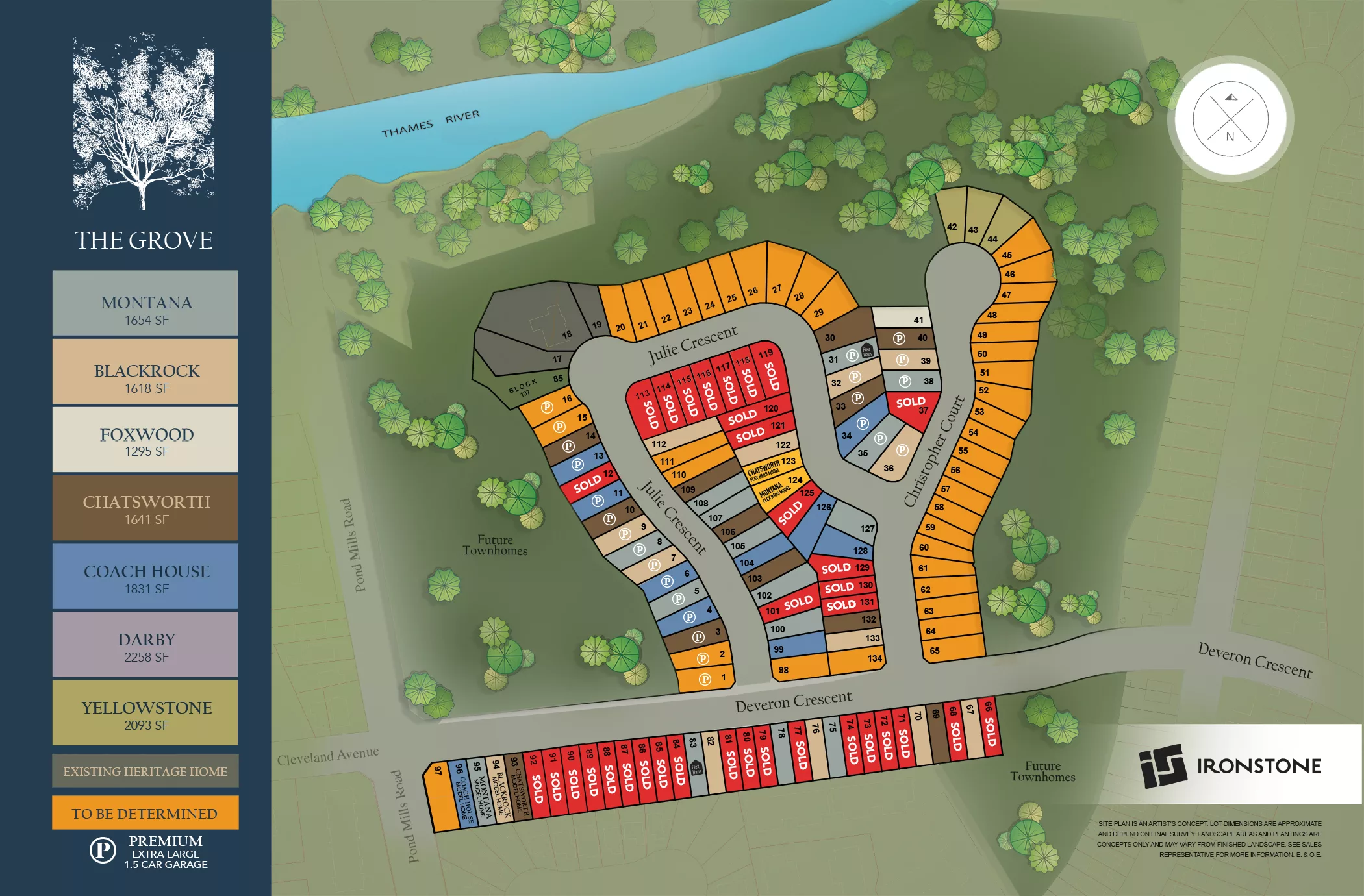Viewport: 1364px width, 896px height.
Task: Open the Ironstone builder logo
Action: (1230, 766)
